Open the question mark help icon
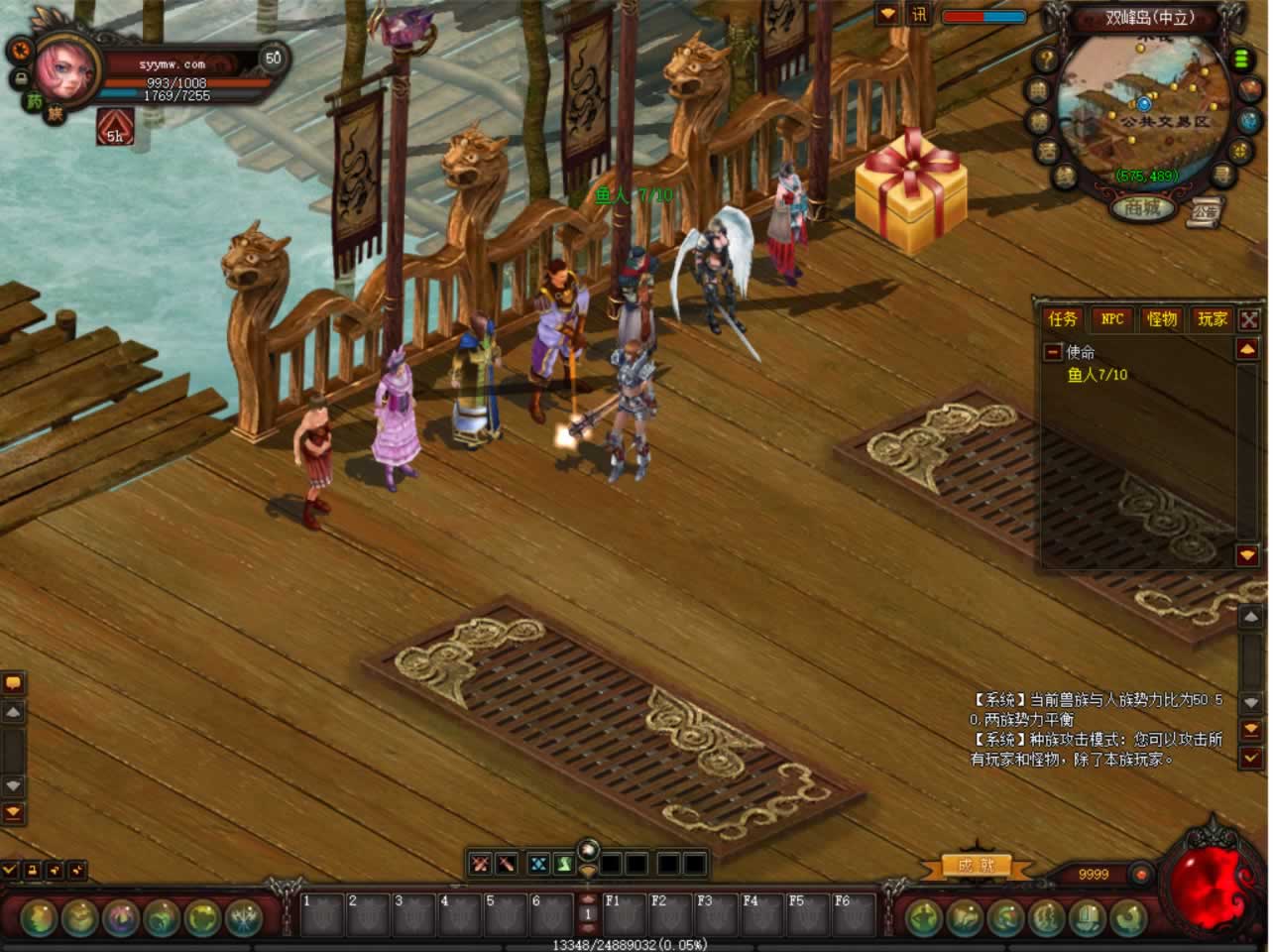This screenshot has height=952, width=1273. [1045, 60]
